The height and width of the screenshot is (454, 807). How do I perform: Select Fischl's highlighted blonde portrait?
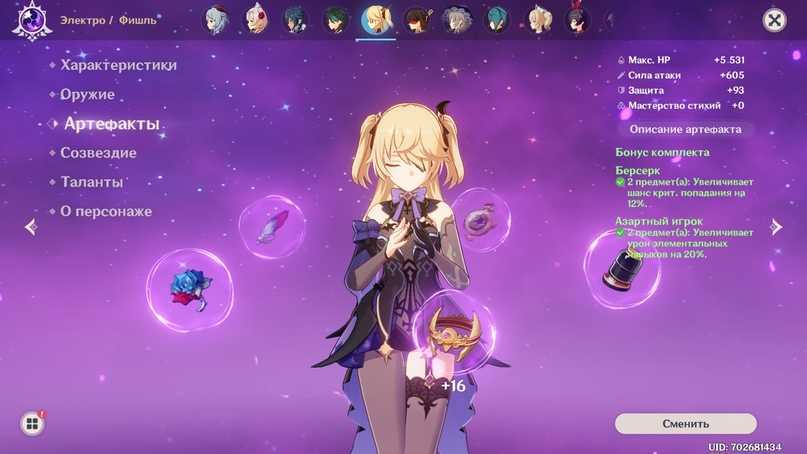[x=376, y=20]
